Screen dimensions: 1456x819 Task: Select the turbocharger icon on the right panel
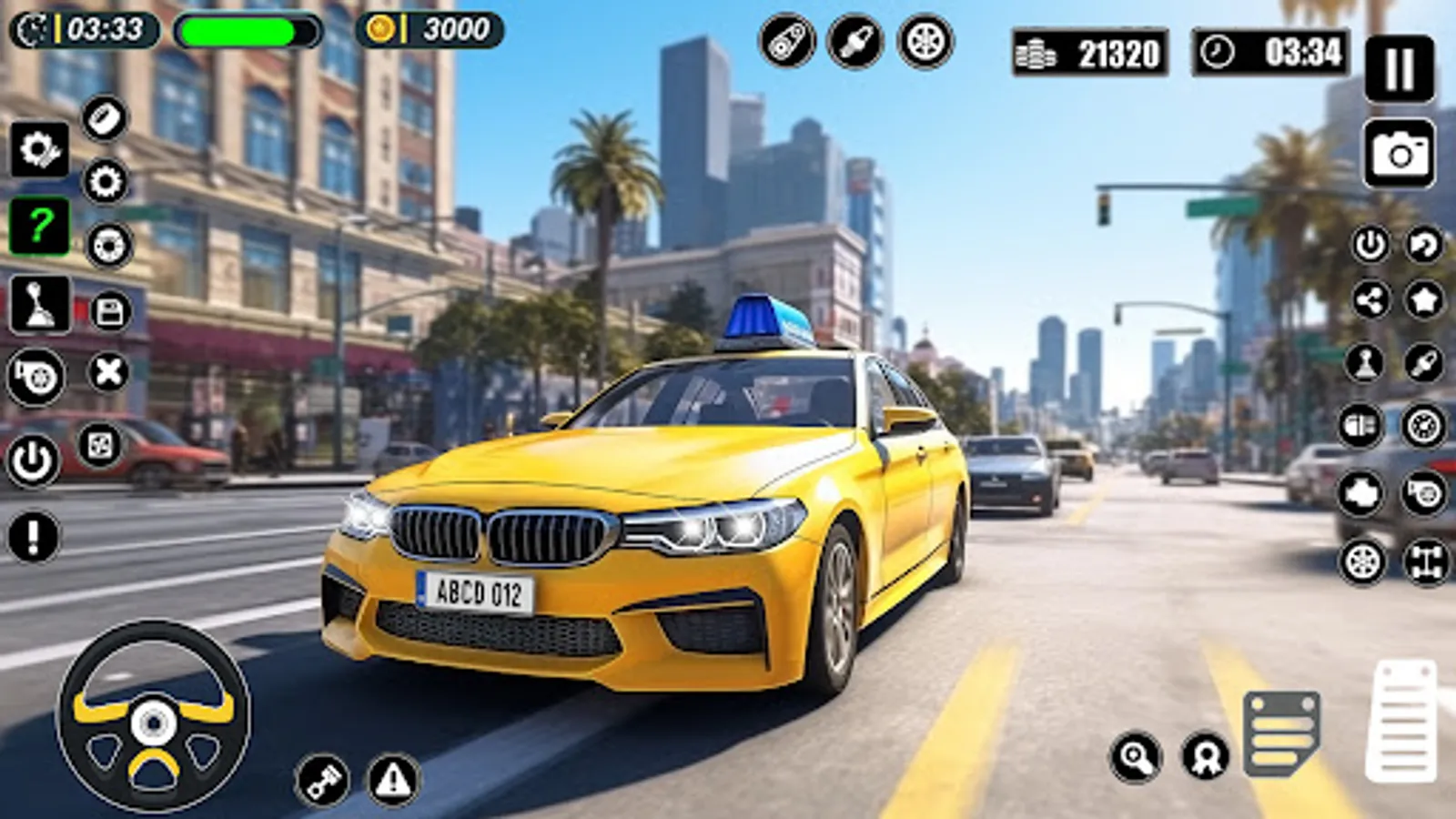(x=1422, y=490)
